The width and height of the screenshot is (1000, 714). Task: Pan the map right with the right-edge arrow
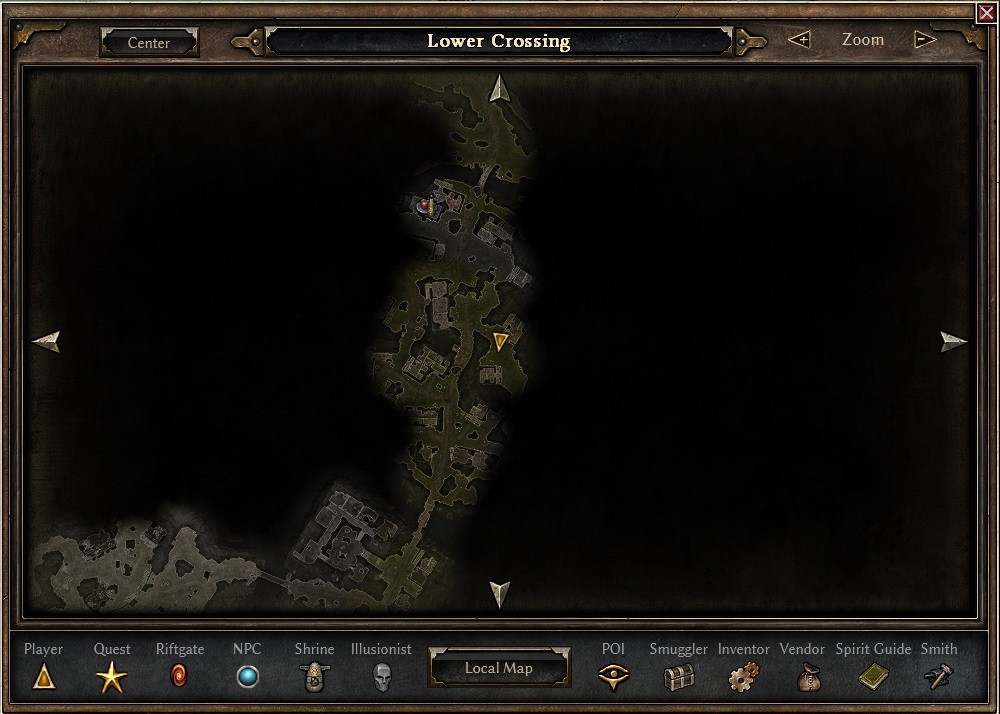point(954,342)
